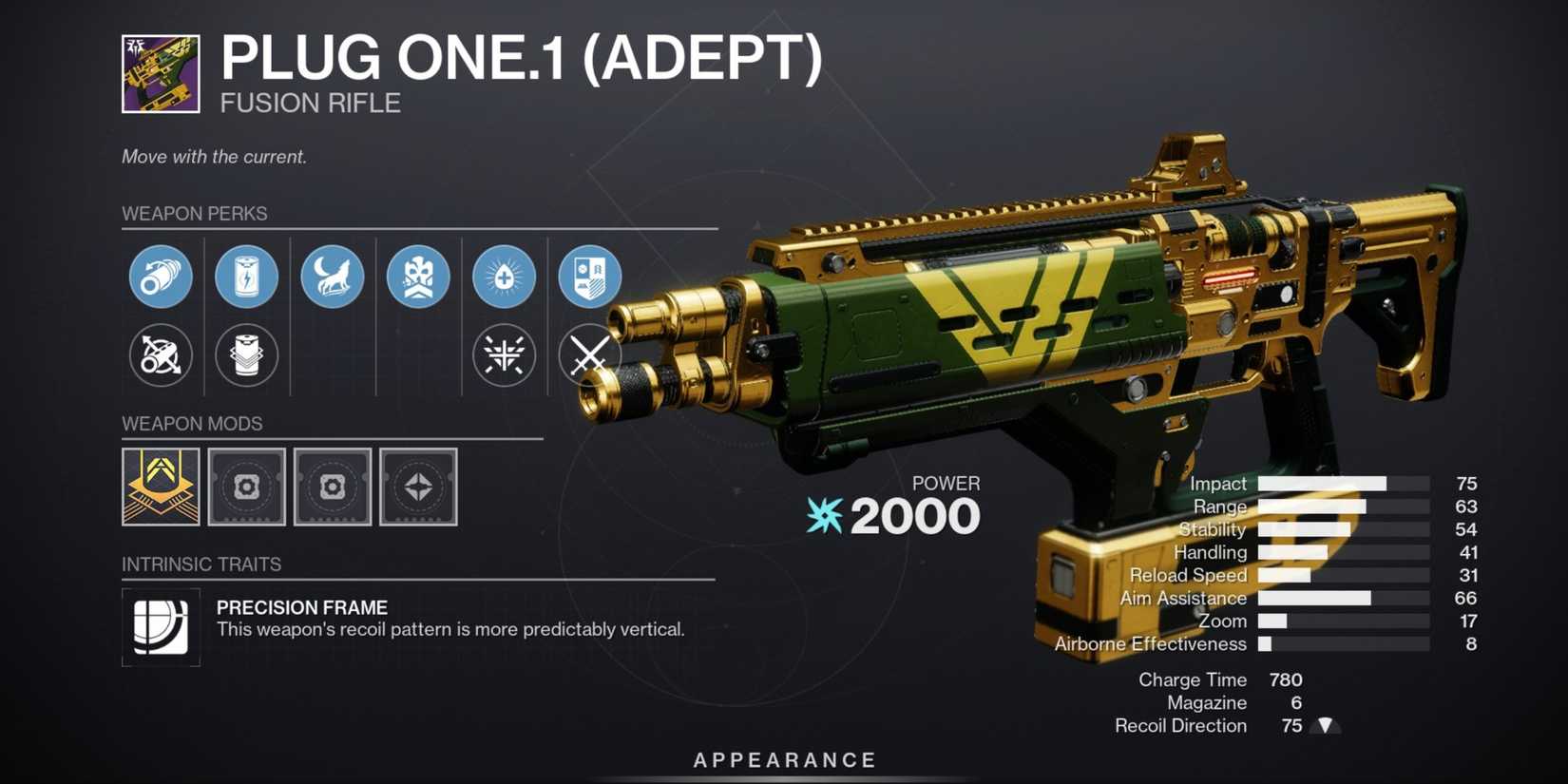This screenshot has width=1568, height=784.
Task: Select the howling wolf perk icon
Action: coord(333,277)
